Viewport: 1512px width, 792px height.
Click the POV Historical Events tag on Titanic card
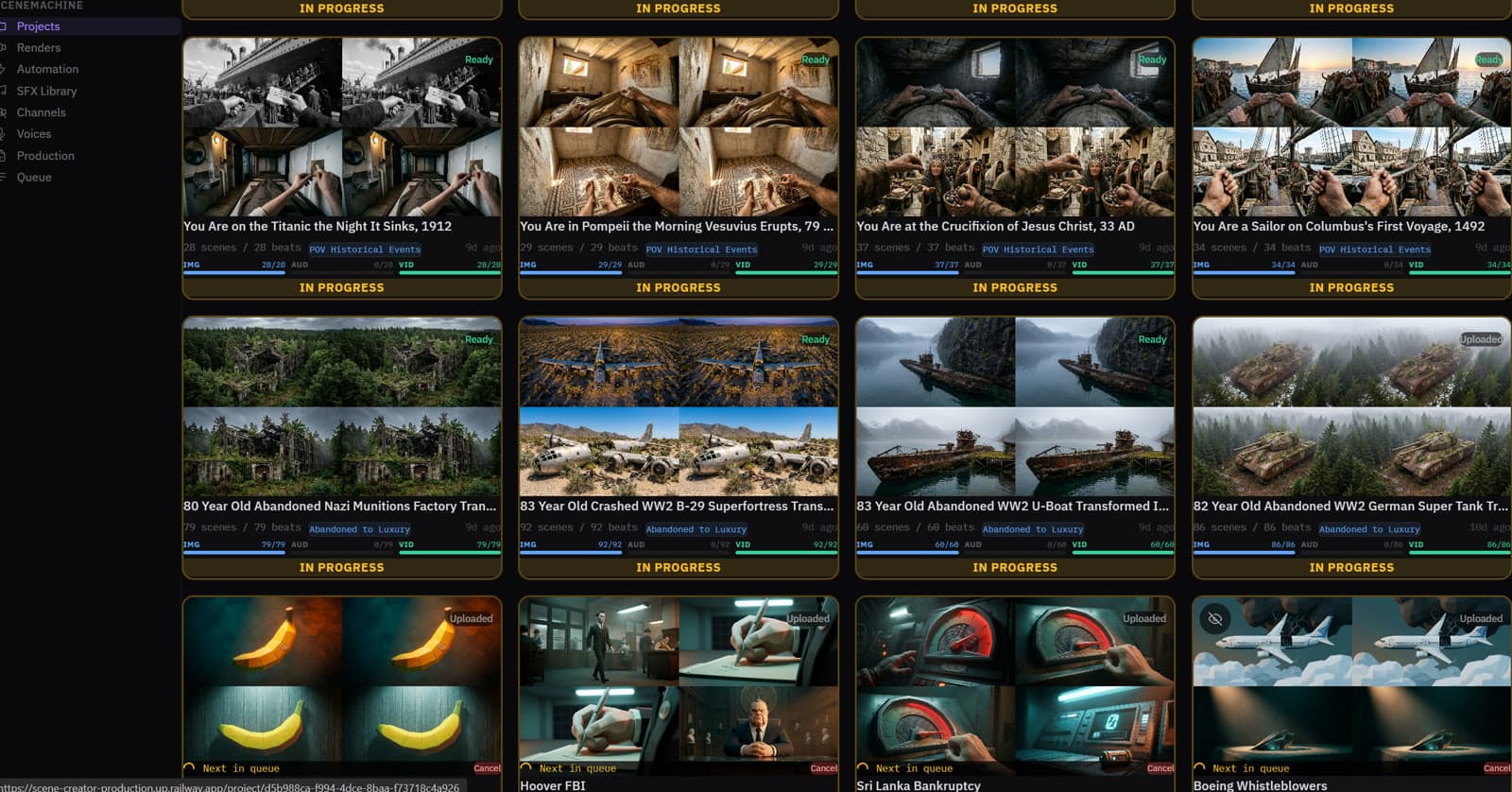364,249
